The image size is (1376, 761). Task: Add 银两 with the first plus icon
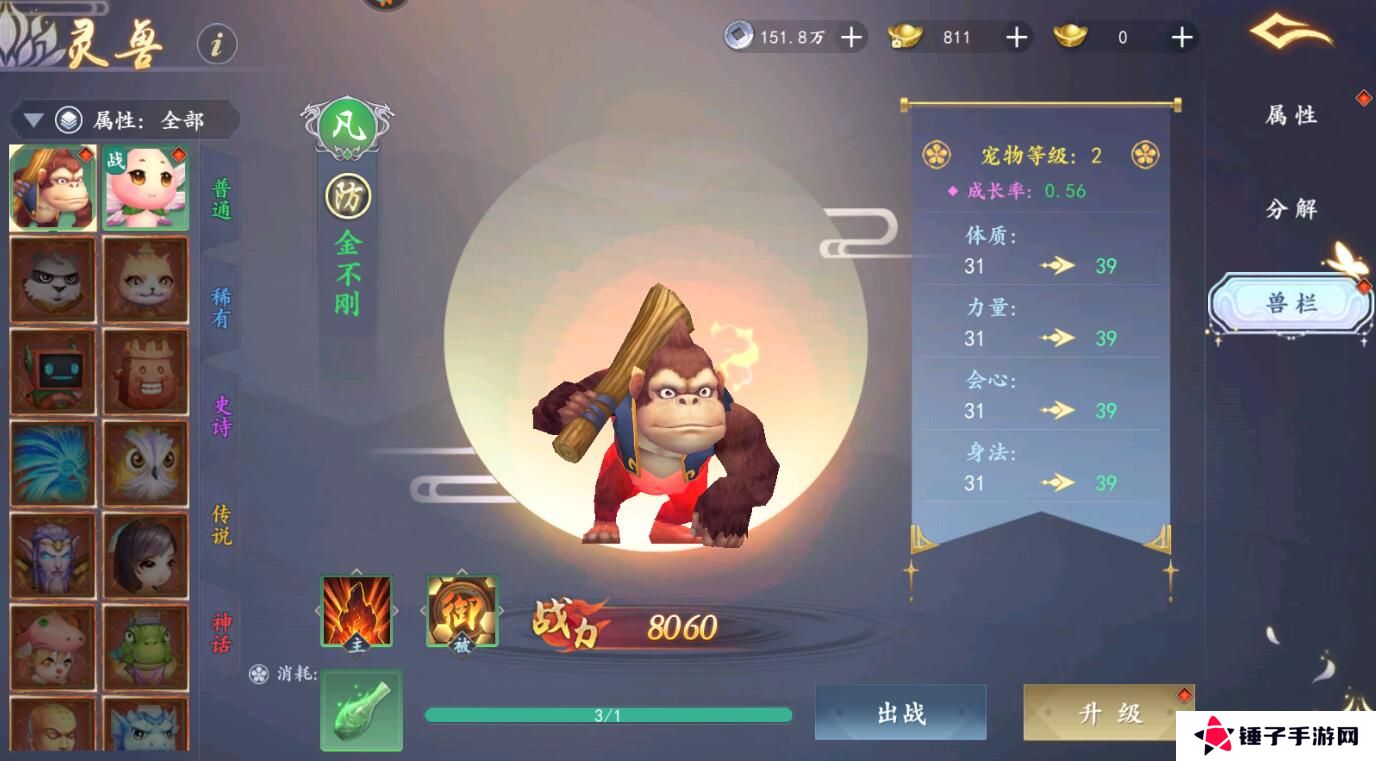[850, 38]
